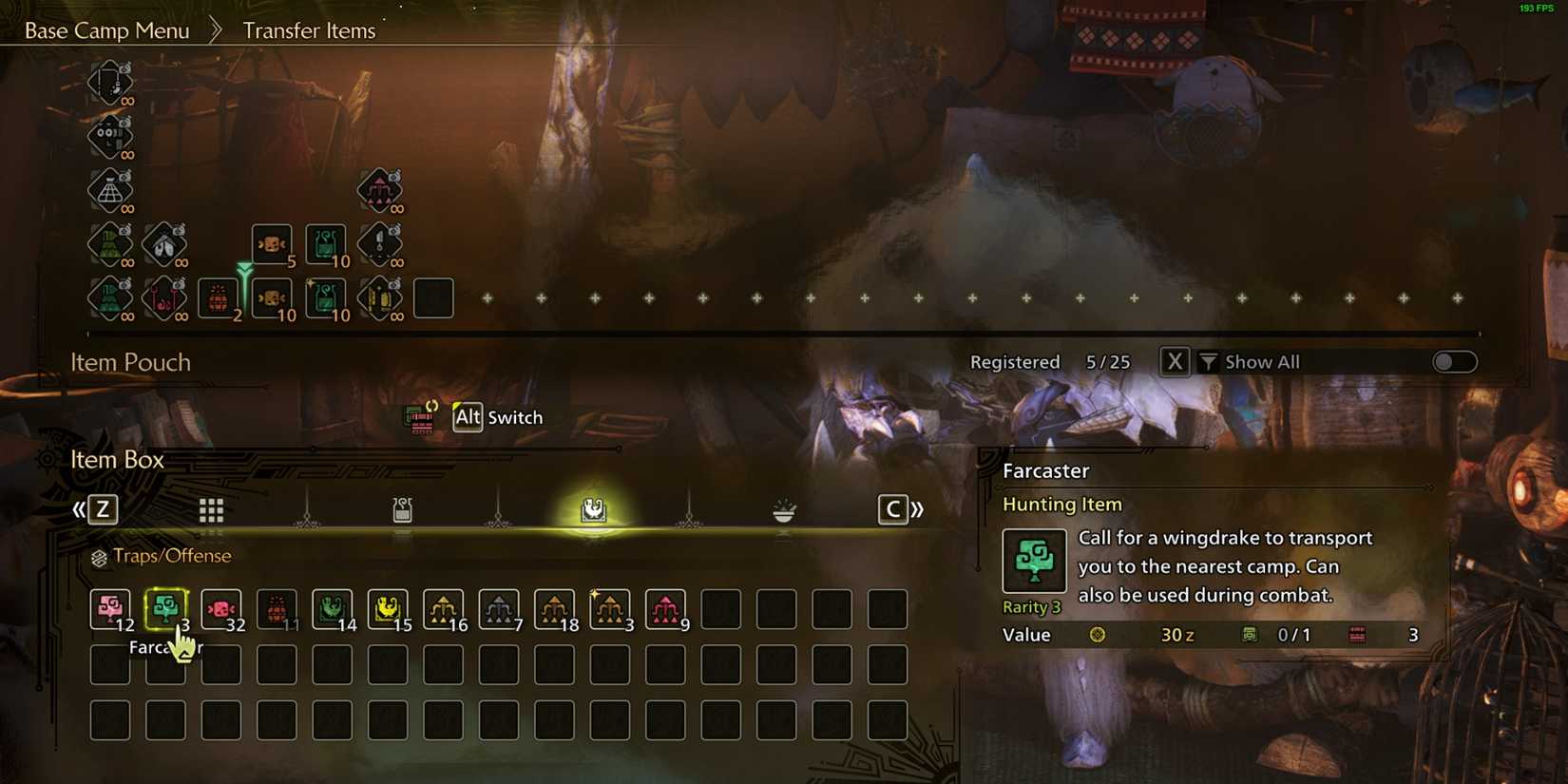Click the pink fish item icon showing 32
The width and height of the screenshot is (1568, 784).
[x=221, y=608]
